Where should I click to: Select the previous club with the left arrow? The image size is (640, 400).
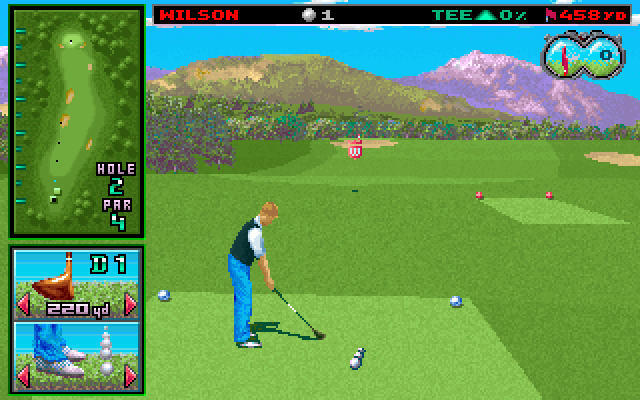tap(24, 303)
